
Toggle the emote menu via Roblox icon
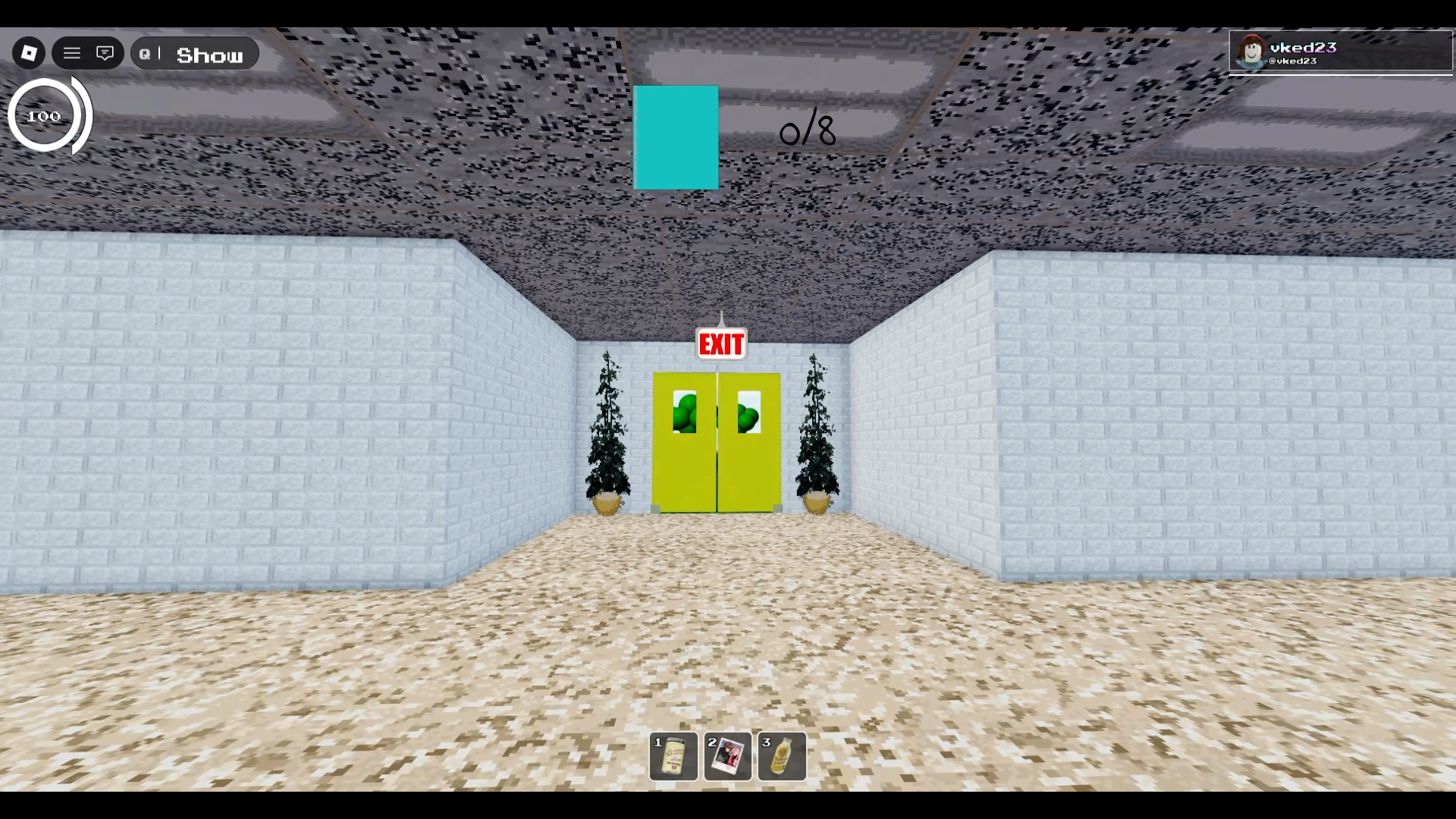click(x=29, y=52)
